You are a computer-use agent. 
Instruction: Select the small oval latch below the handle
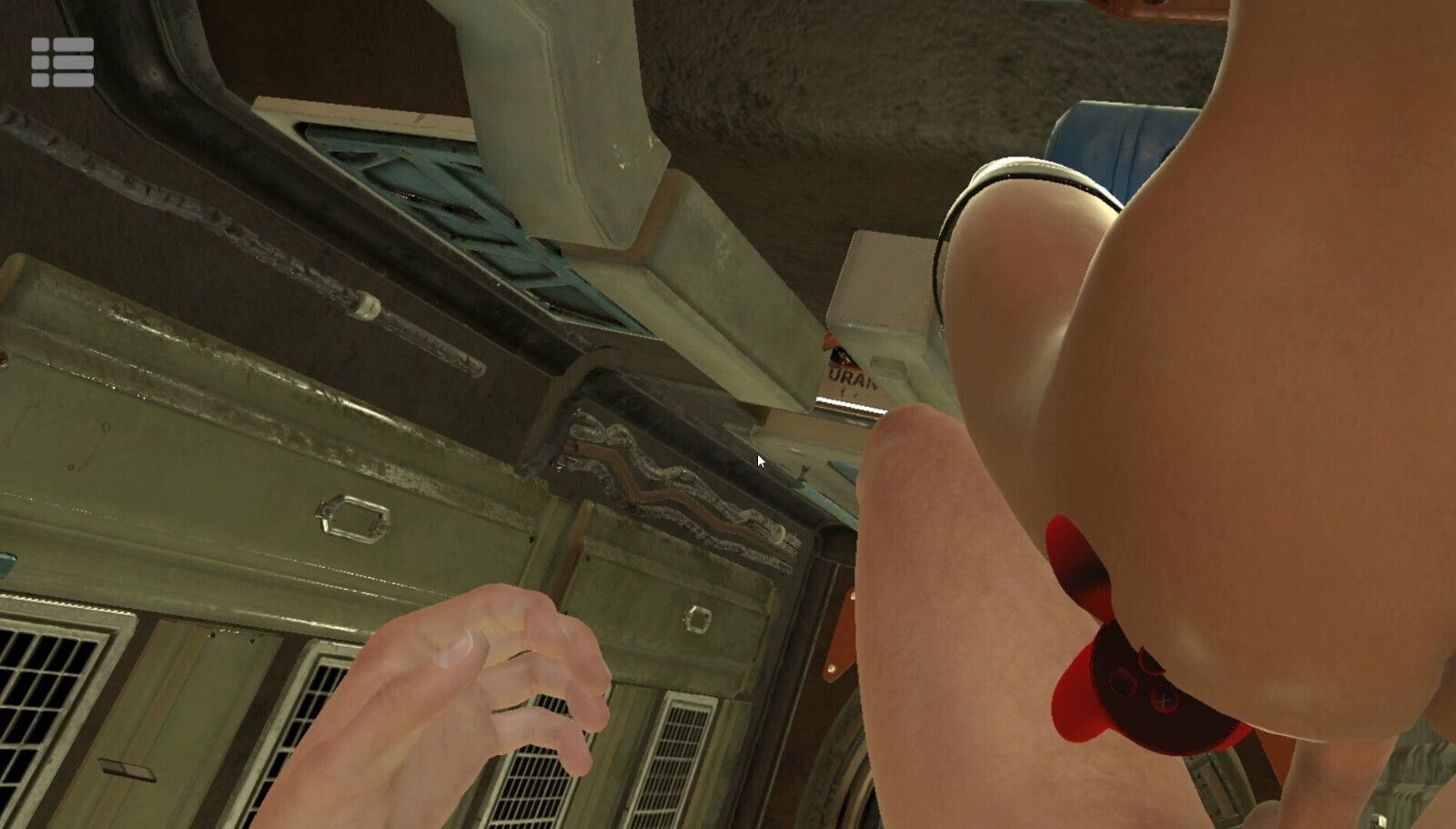click(x=696, y=619)
